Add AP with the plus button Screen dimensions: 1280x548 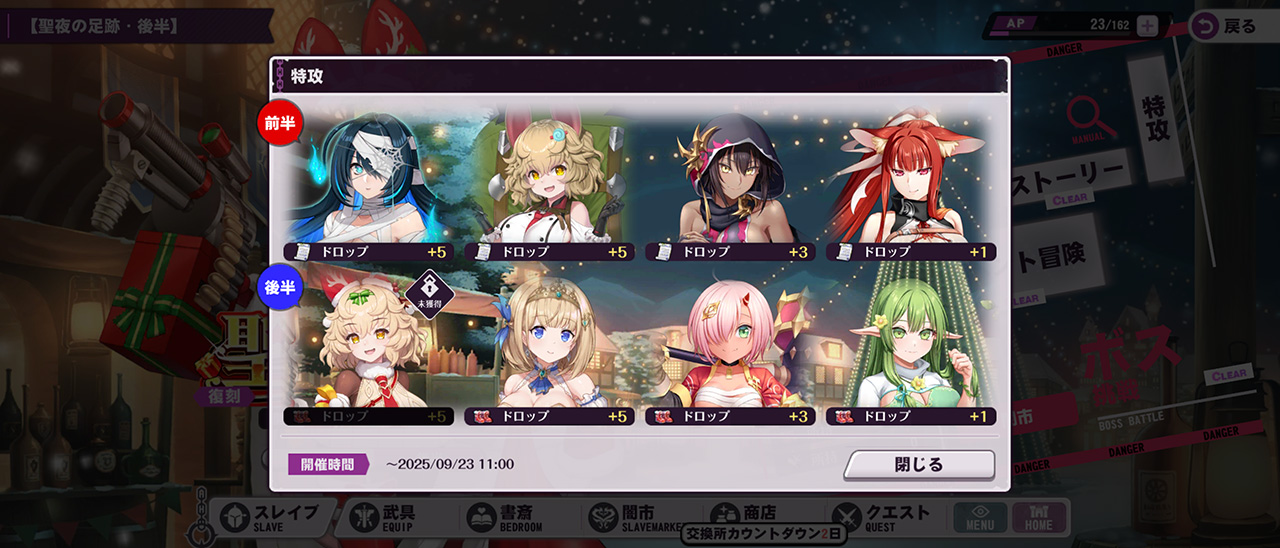(x=1147, y=27)
